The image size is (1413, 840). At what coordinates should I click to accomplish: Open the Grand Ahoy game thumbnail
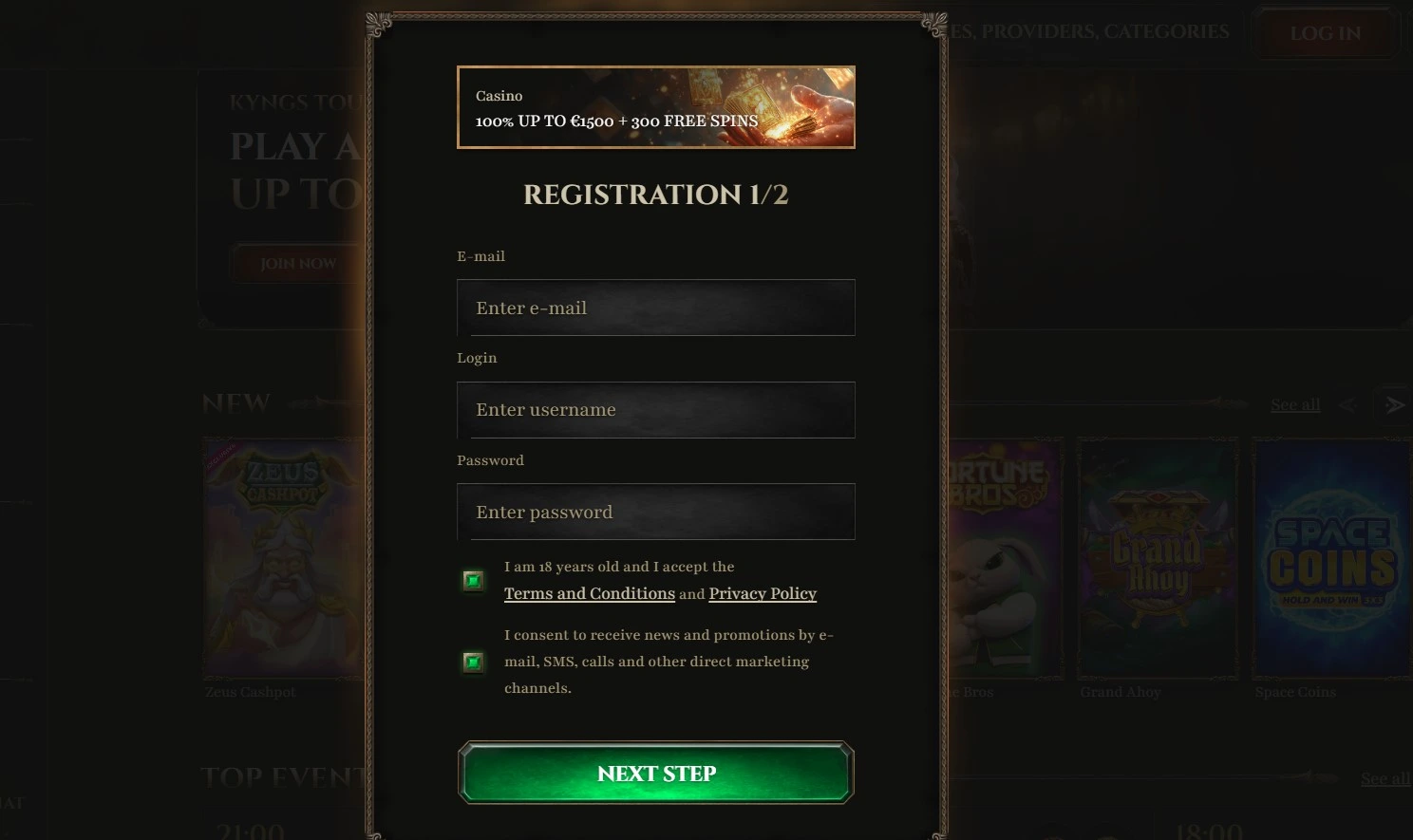tap(1157, 557)
